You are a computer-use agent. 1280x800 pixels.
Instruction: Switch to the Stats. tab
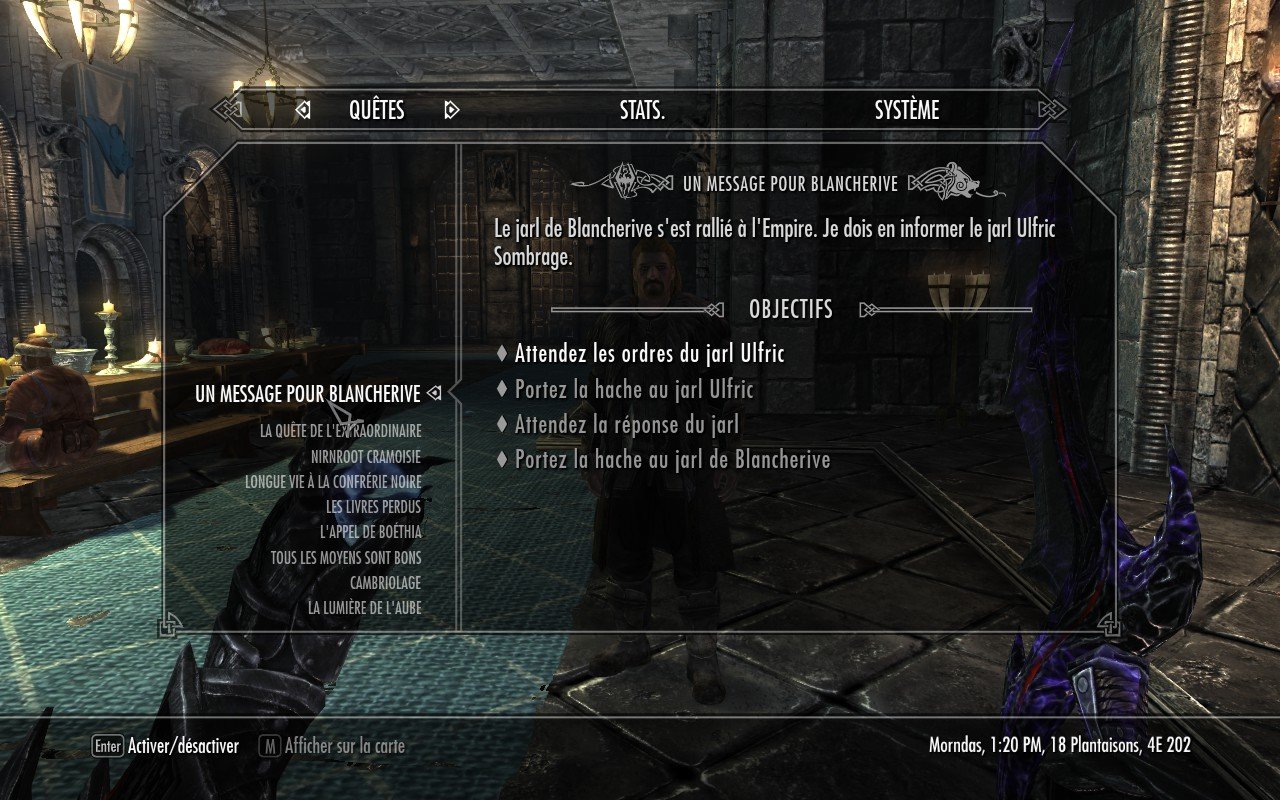pos(642,111)
